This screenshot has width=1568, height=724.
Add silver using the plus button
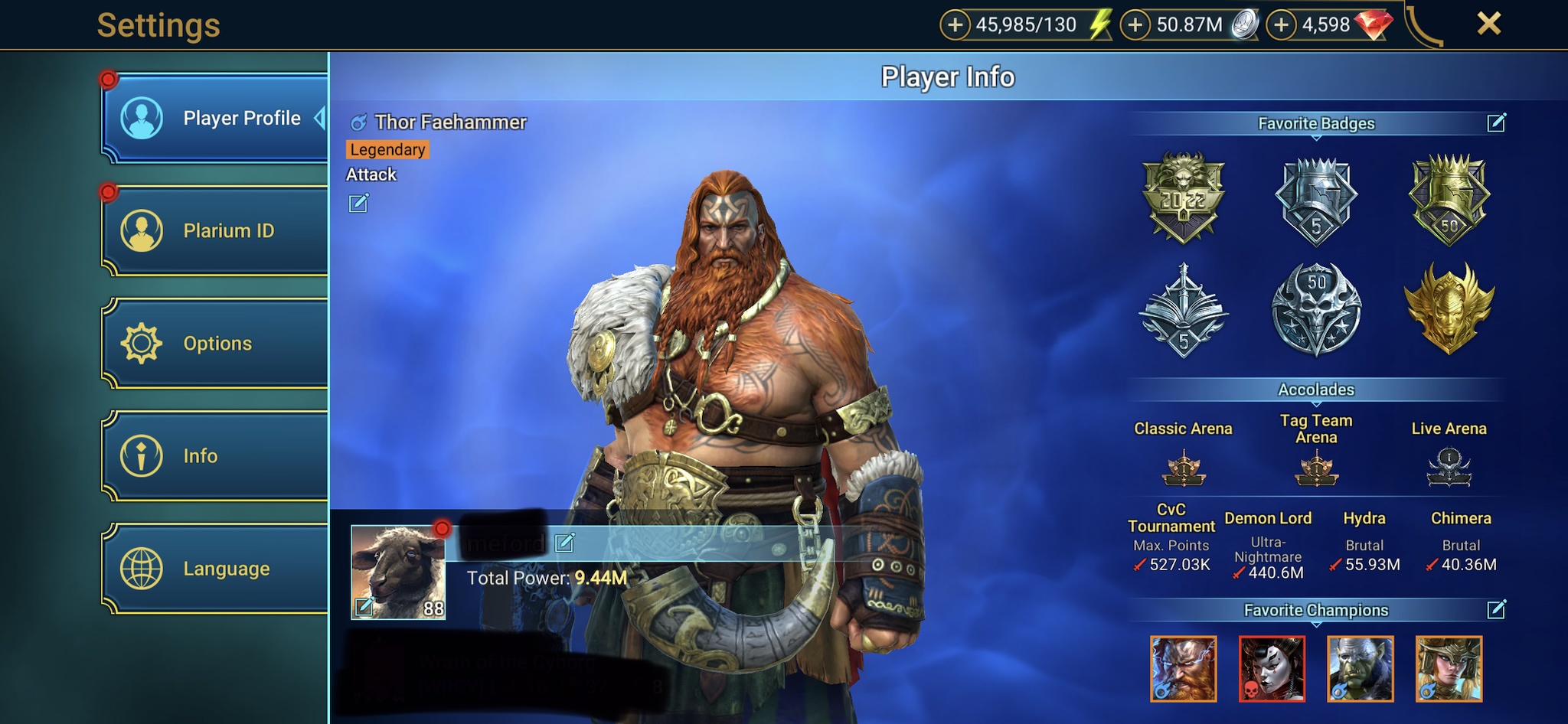1135,25
